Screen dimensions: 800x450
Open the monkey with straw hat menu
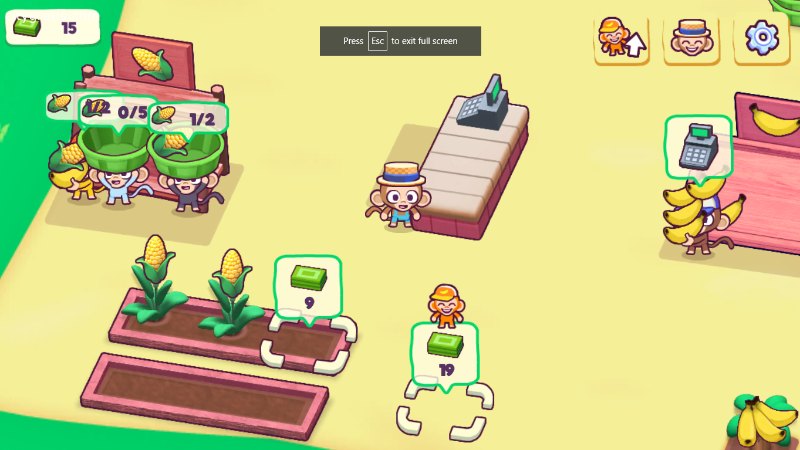tap(691, 38)
